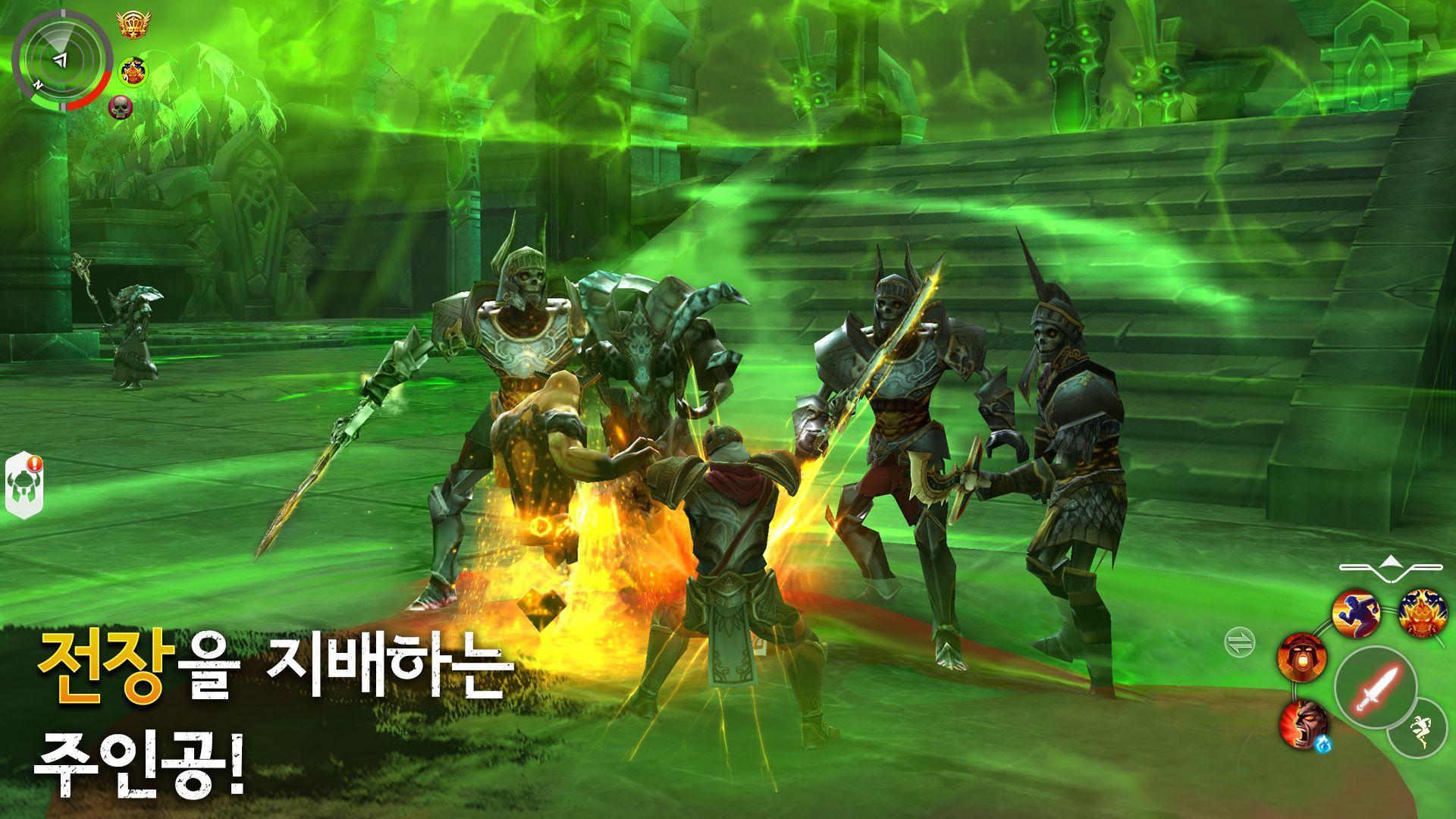Toggle the north marker on the compass ring
The width and height of the screenshot is (1456, 819).
pos(39,84)
